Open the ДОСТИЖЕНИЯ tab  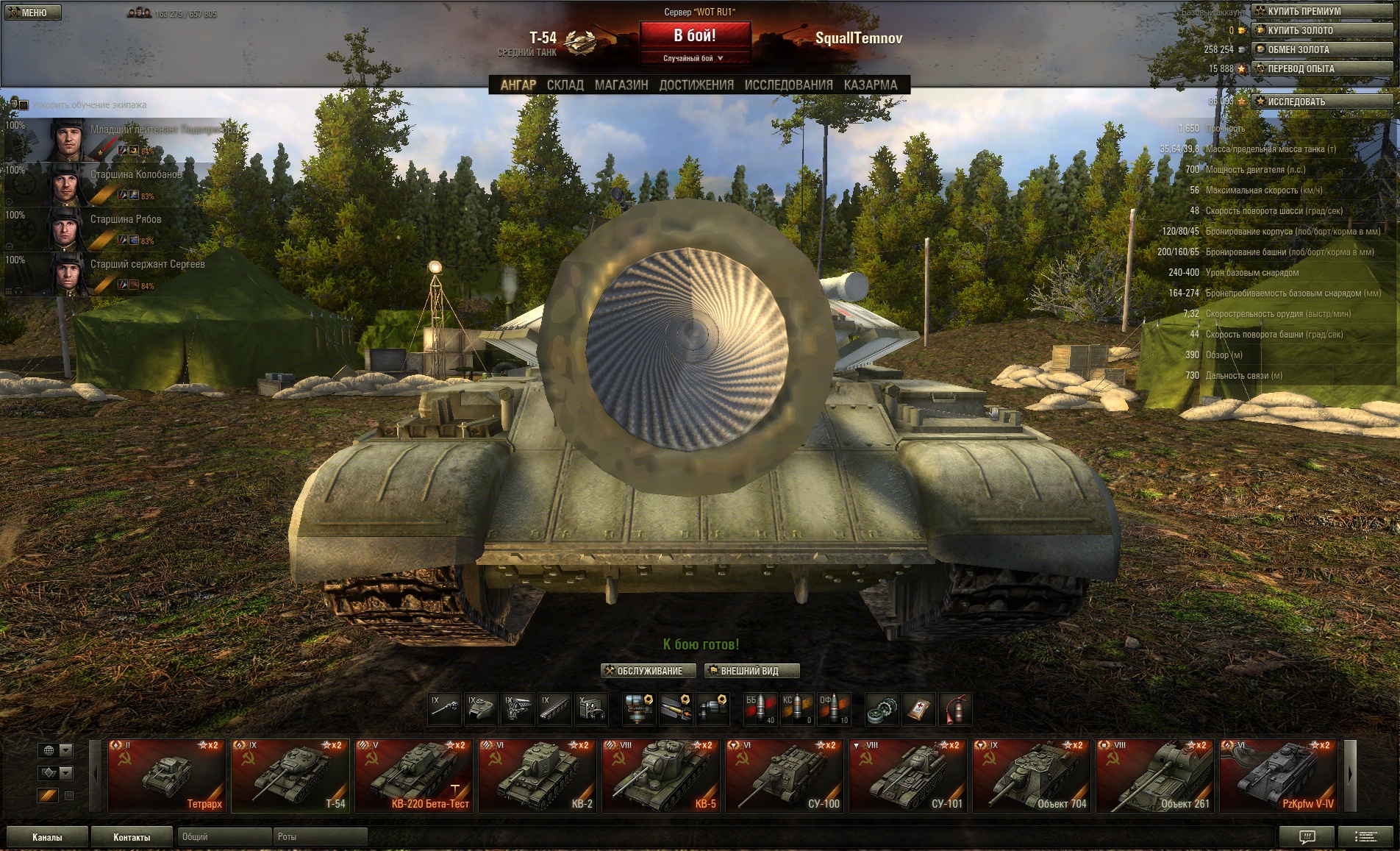(x=696, y=85)
